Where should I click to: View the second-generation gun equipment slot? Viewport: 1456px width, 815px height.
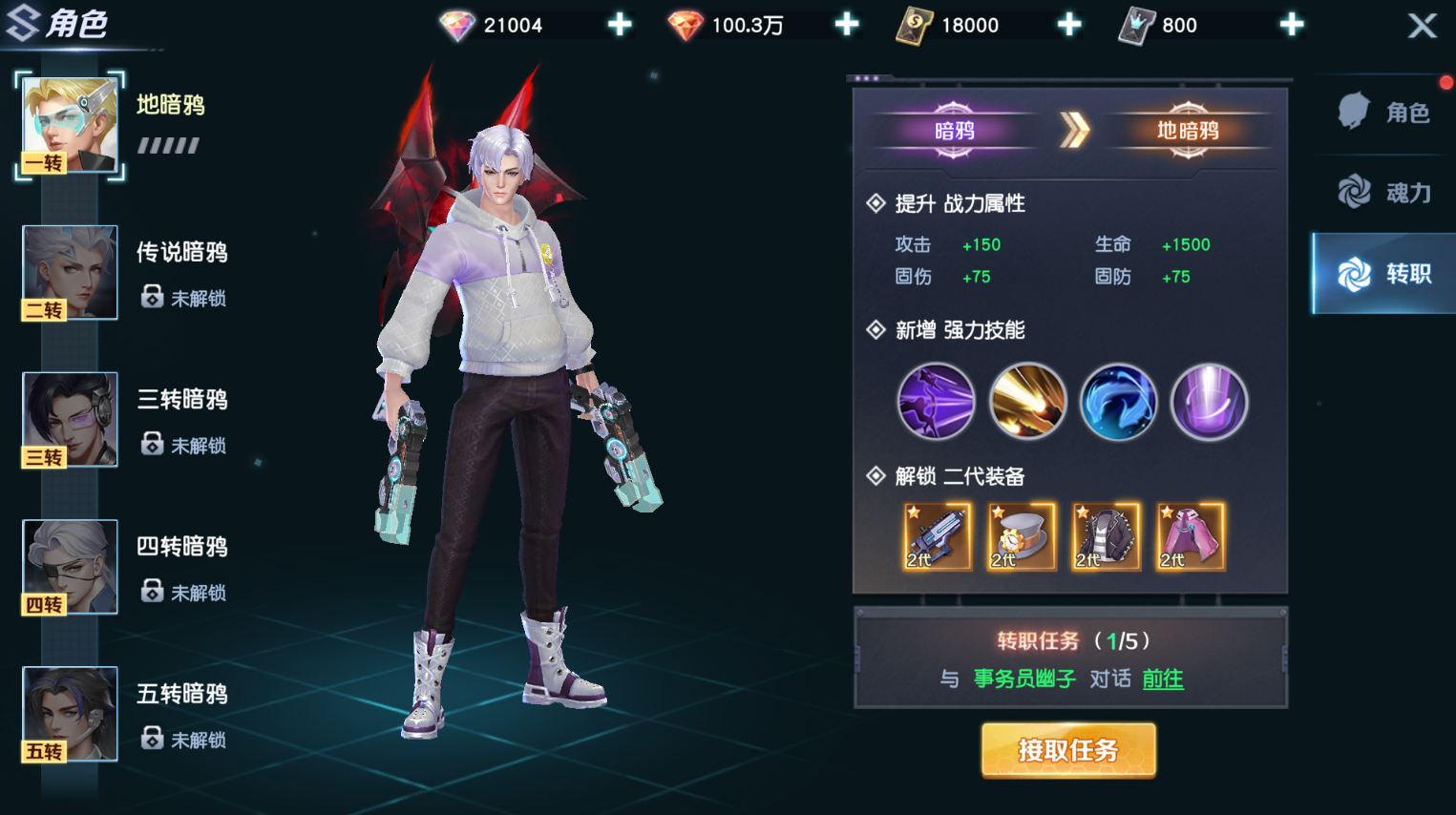click(x=937, y=537)
